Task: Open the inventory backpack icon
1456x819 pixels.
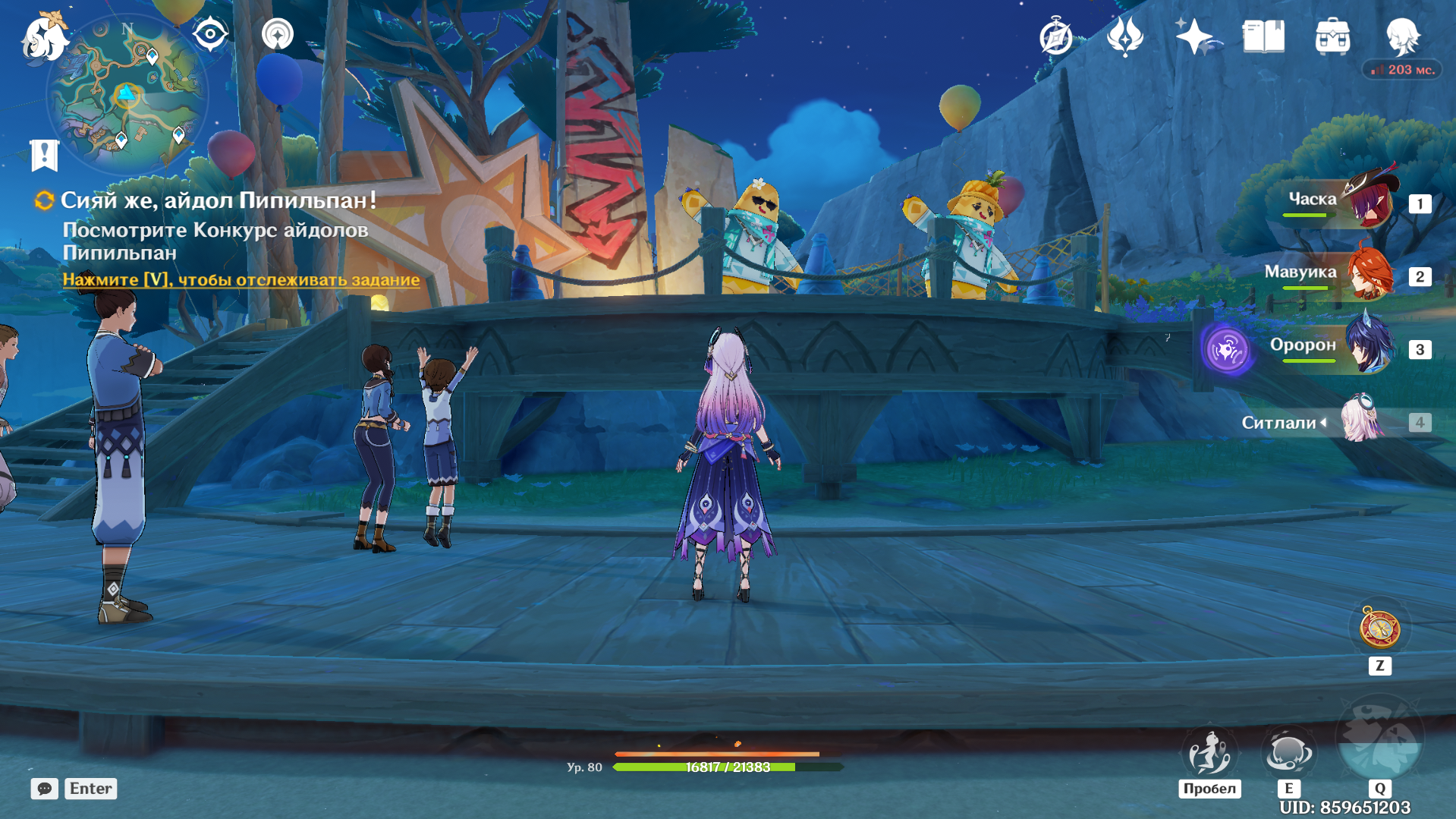Action: [1332, 36]
